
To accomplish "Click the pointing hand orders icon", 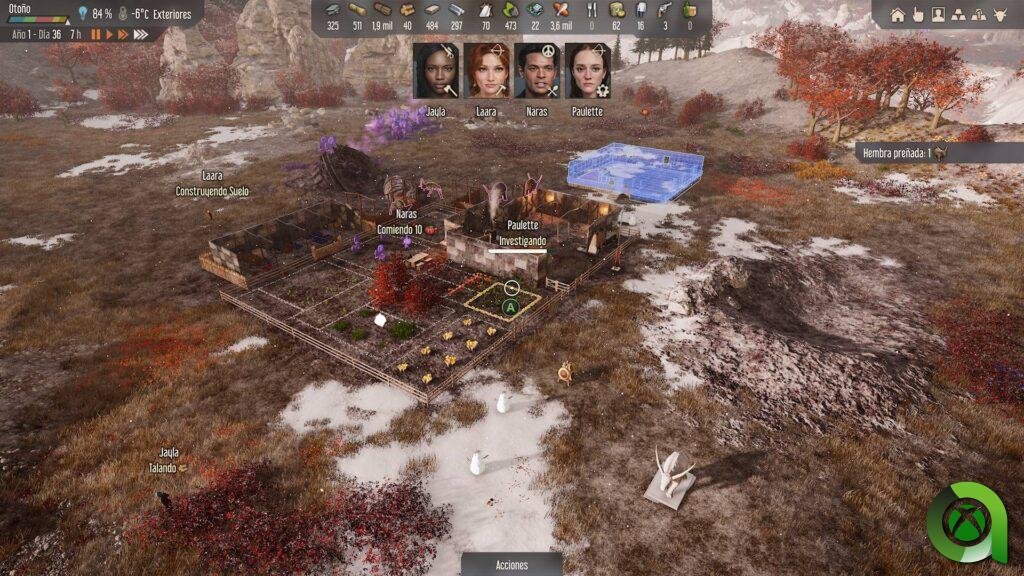I will [918, 14].
